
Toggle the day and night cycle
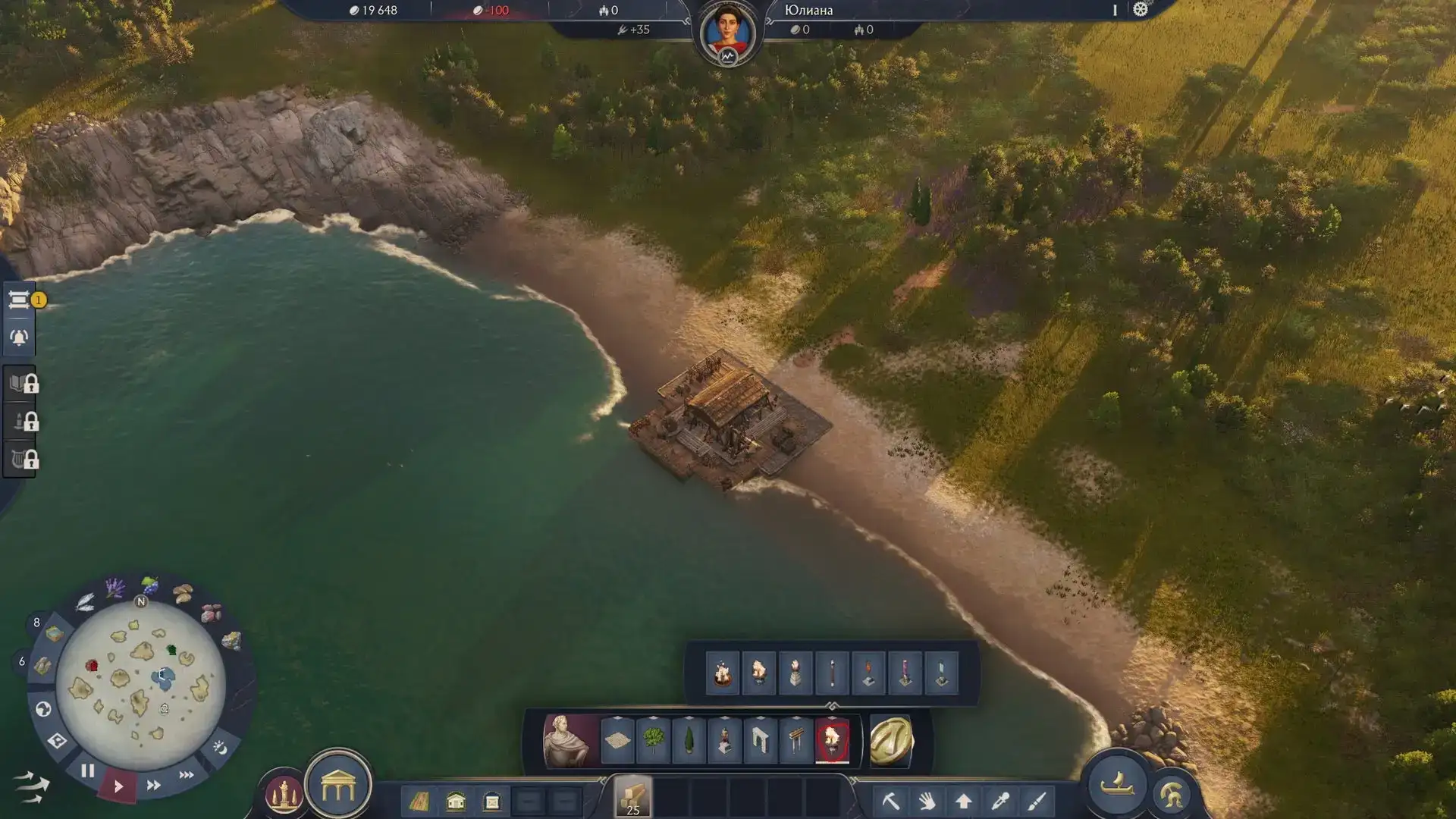click(x=220, y=748)
